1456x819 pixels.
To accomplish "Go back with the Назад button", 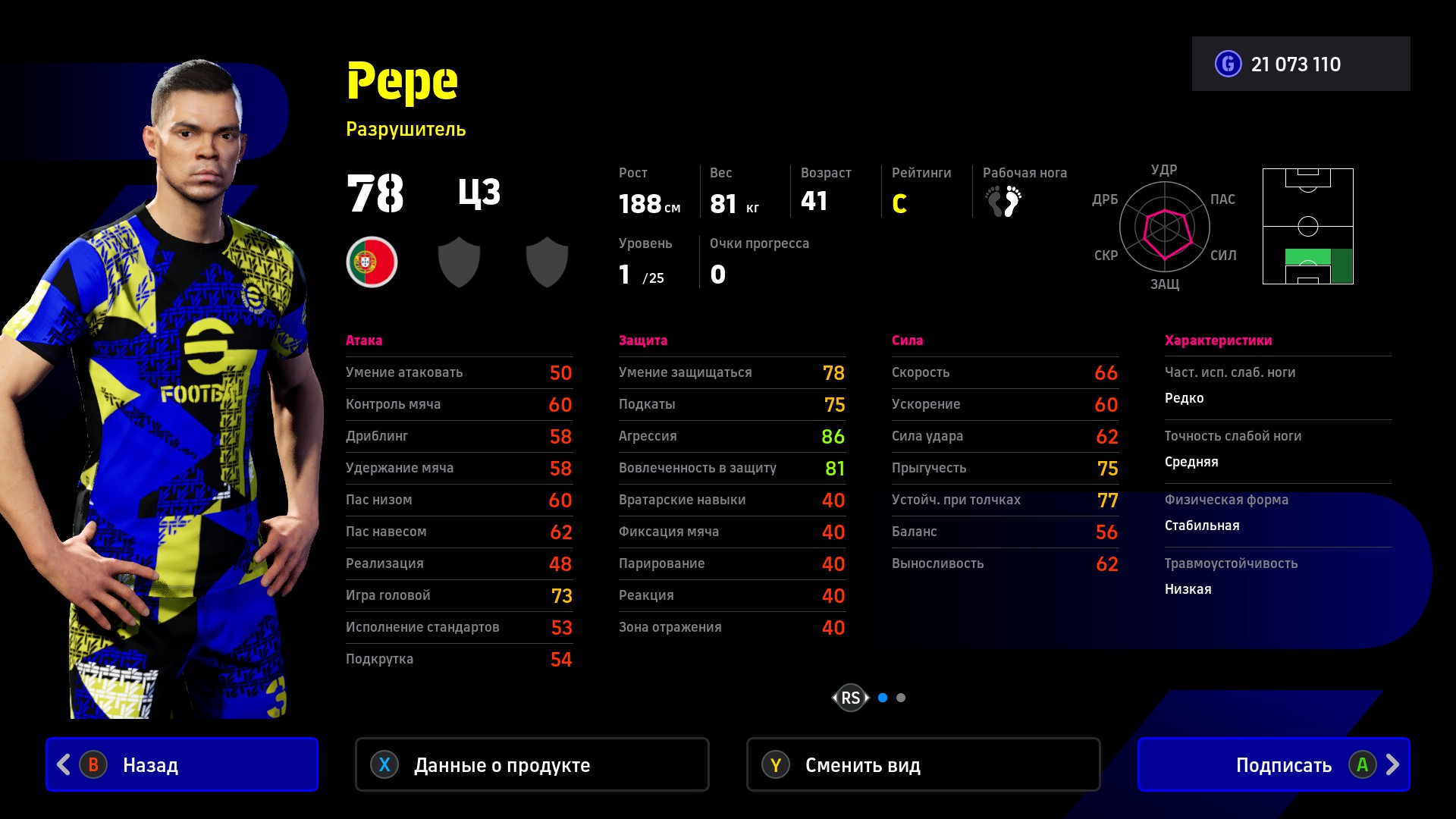I will (x=182, y=764).
